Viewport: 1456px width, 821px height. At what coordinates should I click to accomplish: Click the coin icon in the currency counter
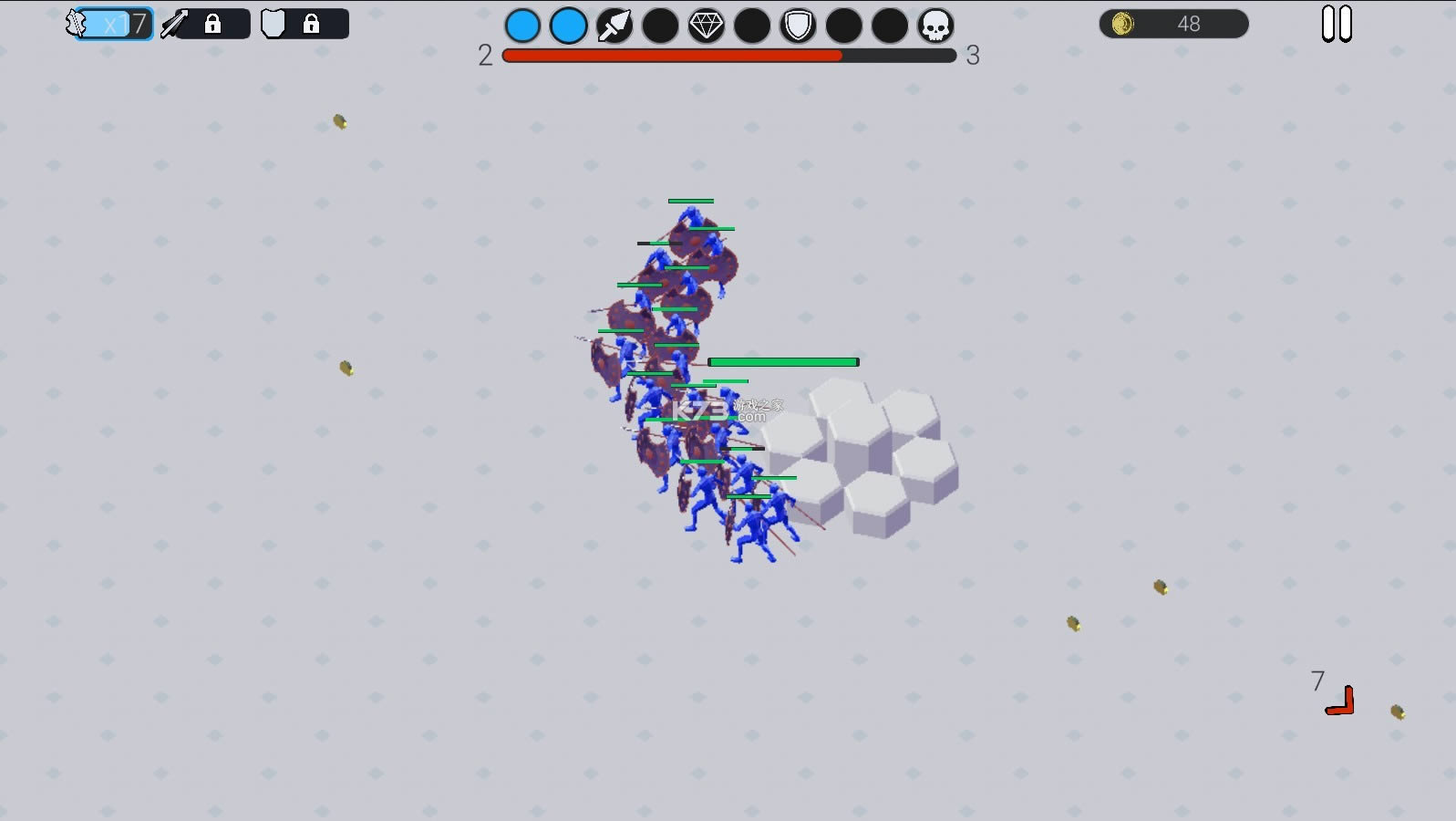point(1123,24)
